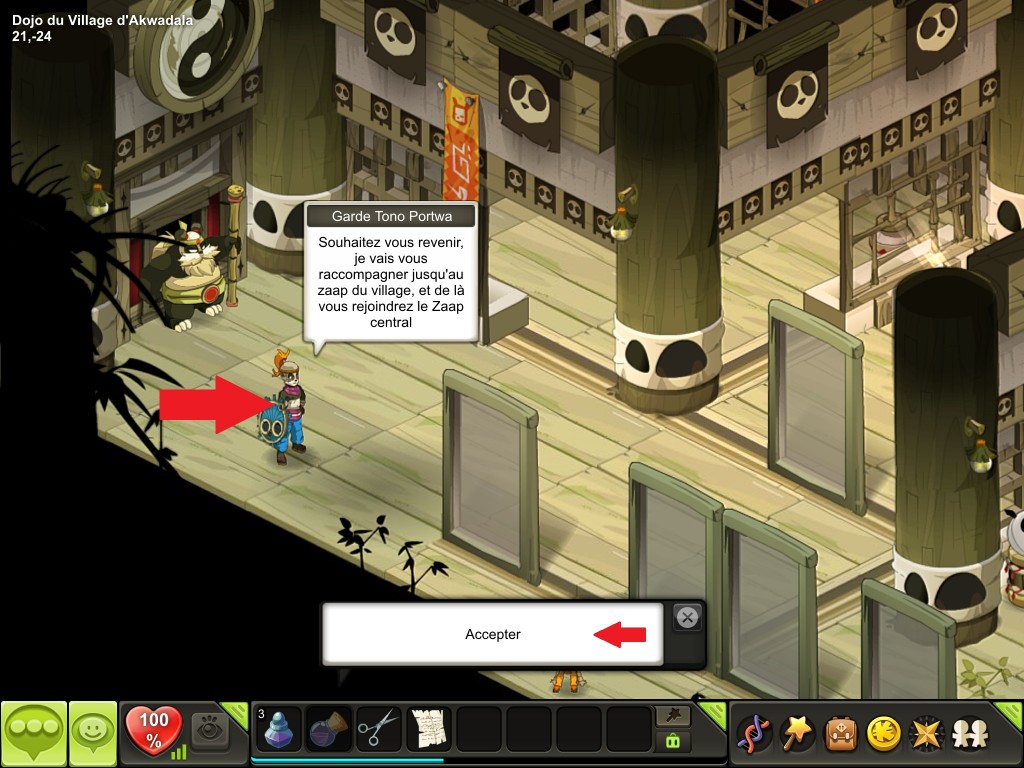
Task: Select the scissors hotbar slot
Action: [x=379, y=729]
